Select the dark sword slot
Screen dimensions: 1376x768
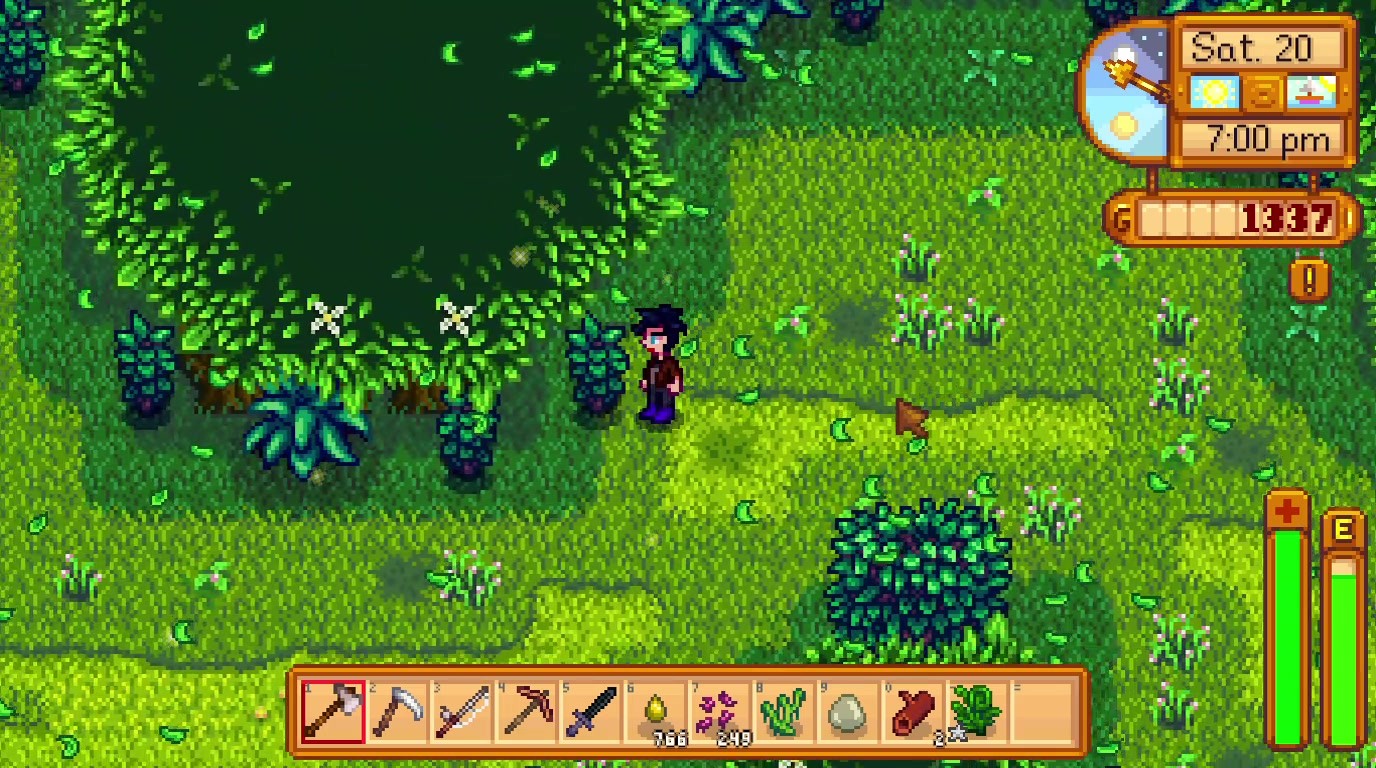pyautogui.click(x=590, y=711)
